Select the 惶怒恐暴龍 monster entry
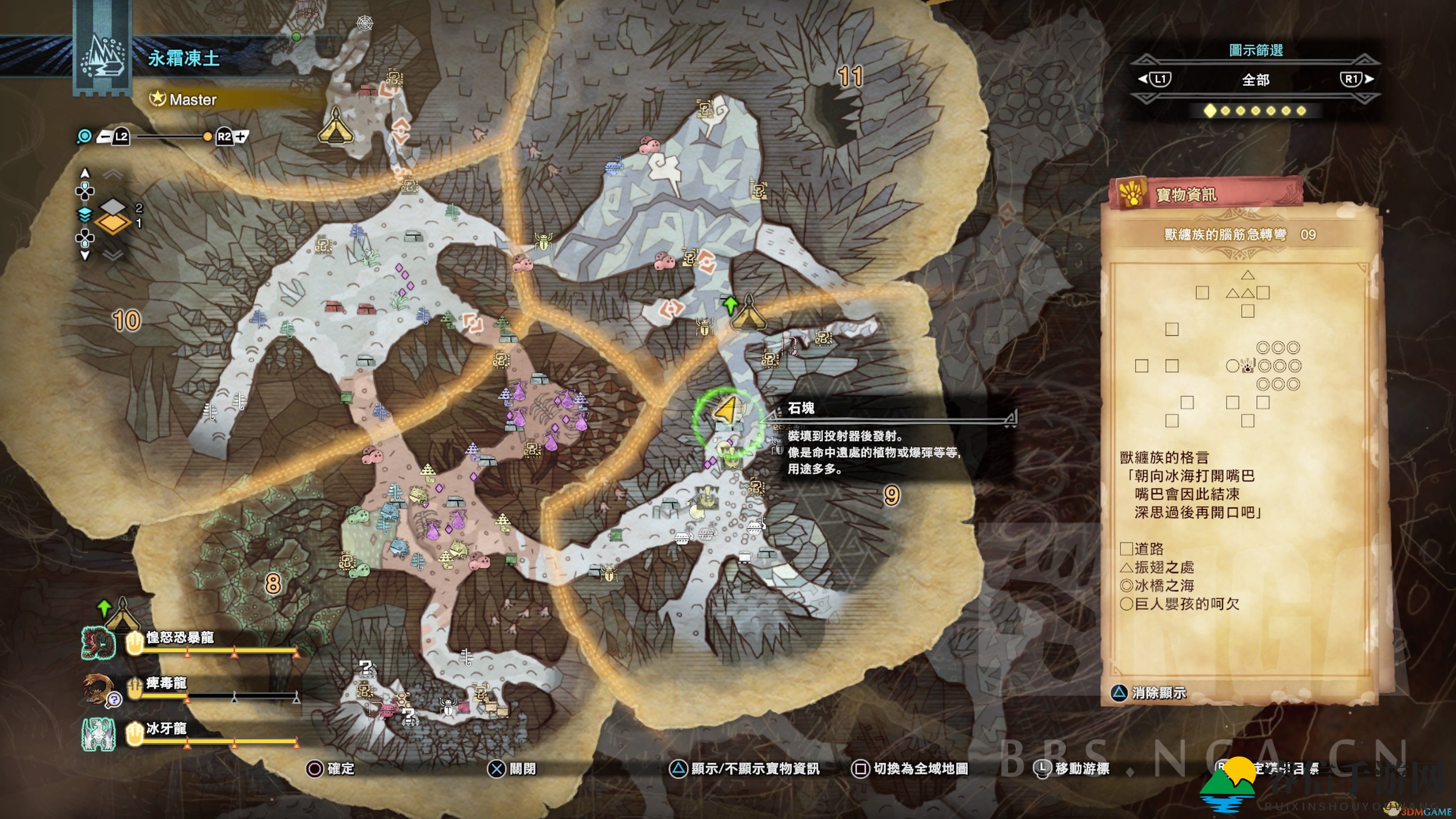This screenshot has height=819, width=1456. point(180,638)
